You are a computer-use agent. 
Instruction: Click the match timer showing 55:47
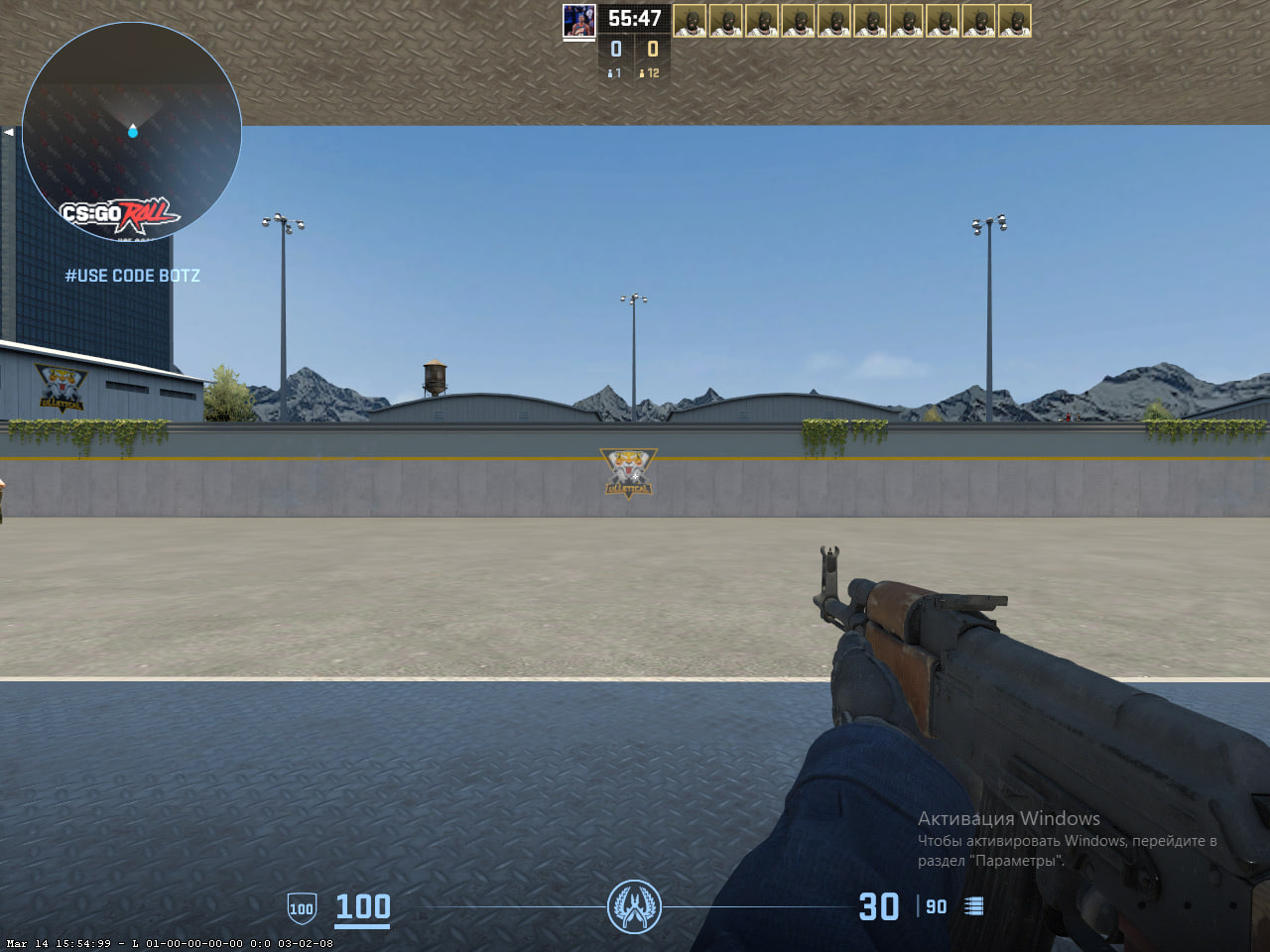pos(633,17)
